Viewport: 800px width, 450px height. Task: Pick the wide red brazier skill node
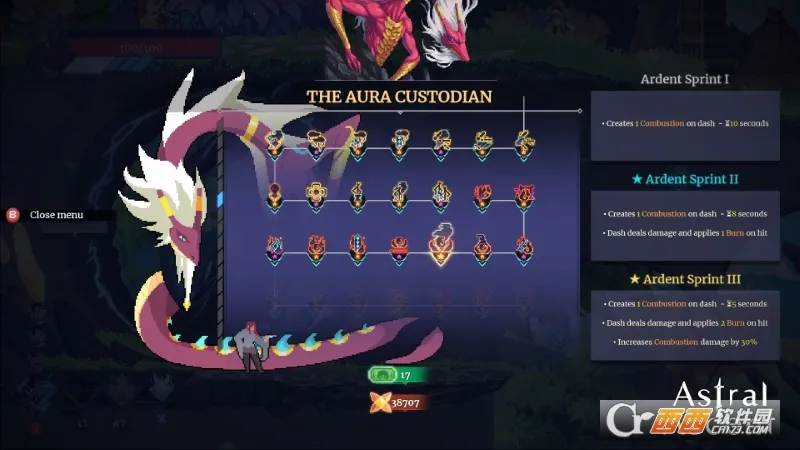pos(399,246)
